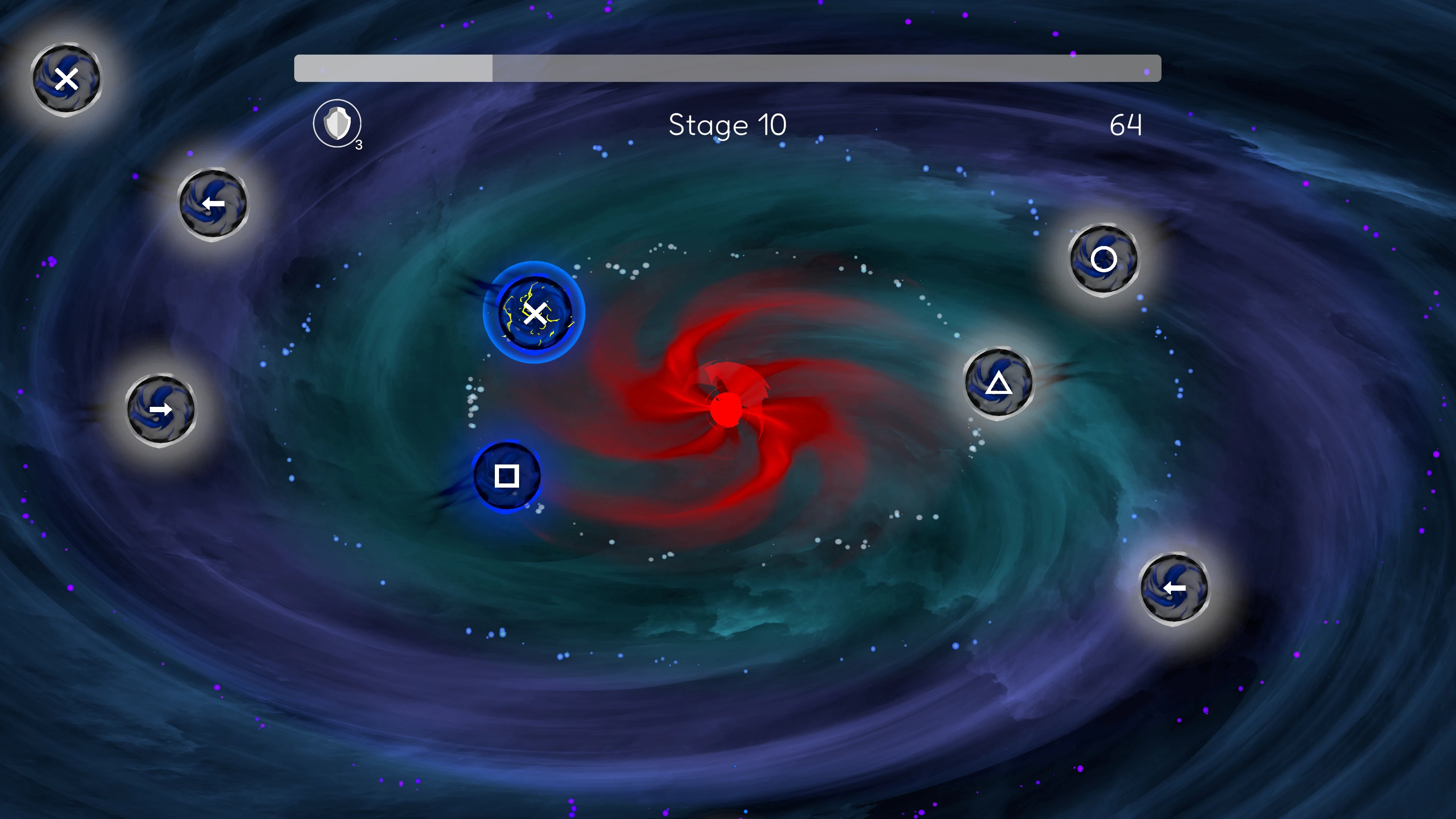Expand the Stage 10 header label
This screenshot has height=819, width=1456.
(x=728, y=126)
